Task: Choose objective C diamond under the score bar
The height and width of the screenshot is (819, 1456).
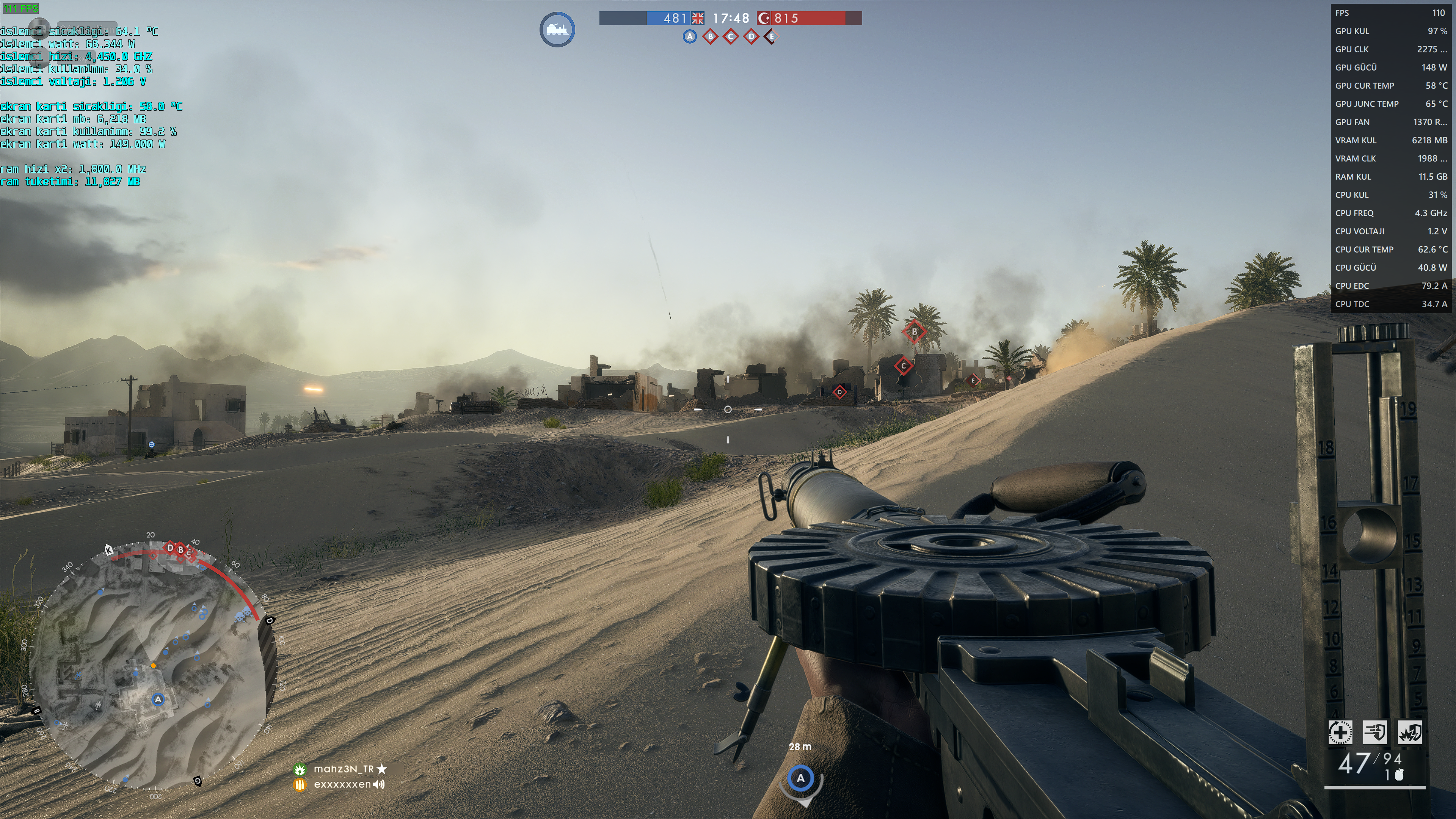Action: pyautogui.click(x=731, y=37)
